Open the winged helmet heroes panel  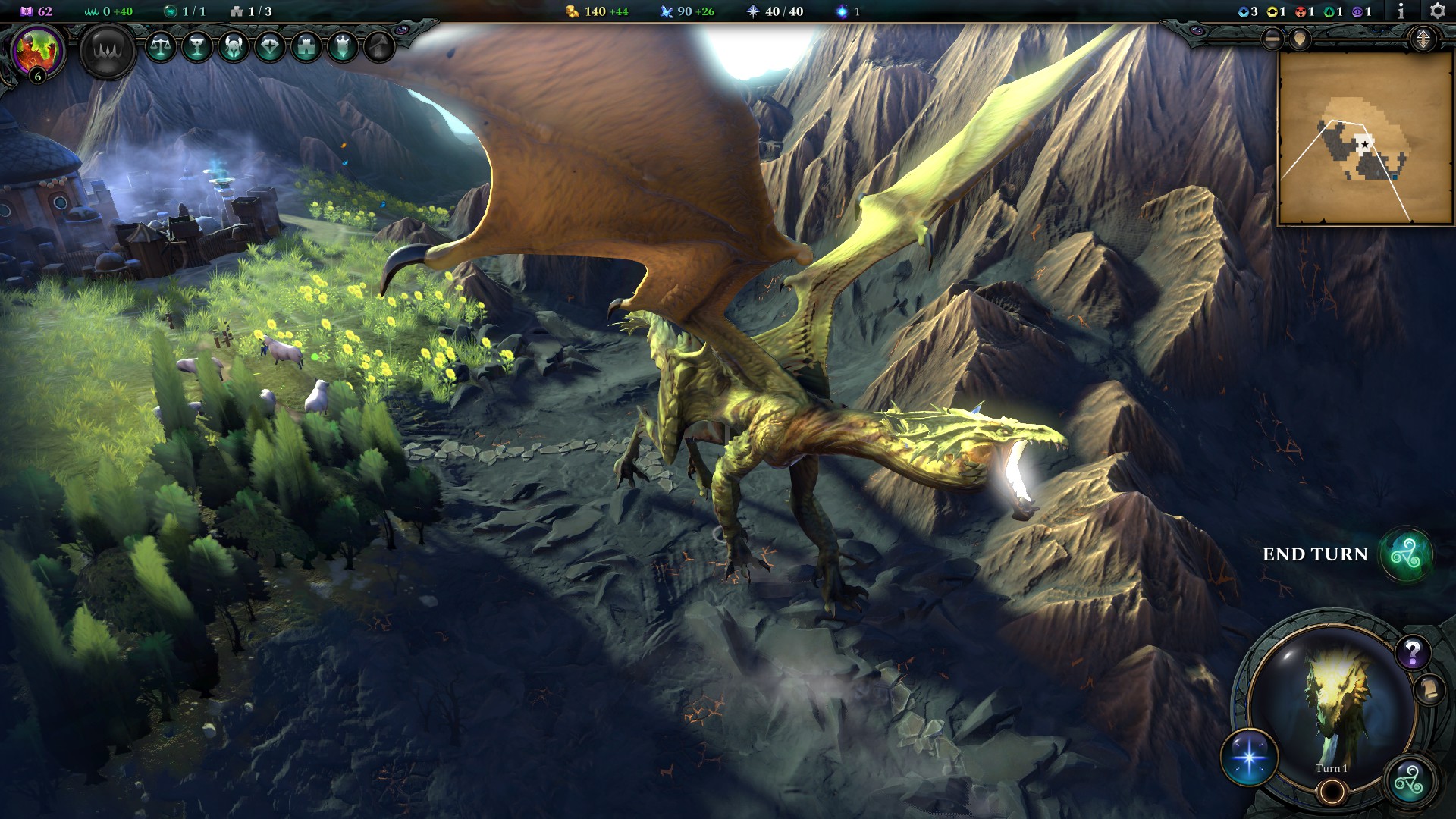click(x=234, y=47)
